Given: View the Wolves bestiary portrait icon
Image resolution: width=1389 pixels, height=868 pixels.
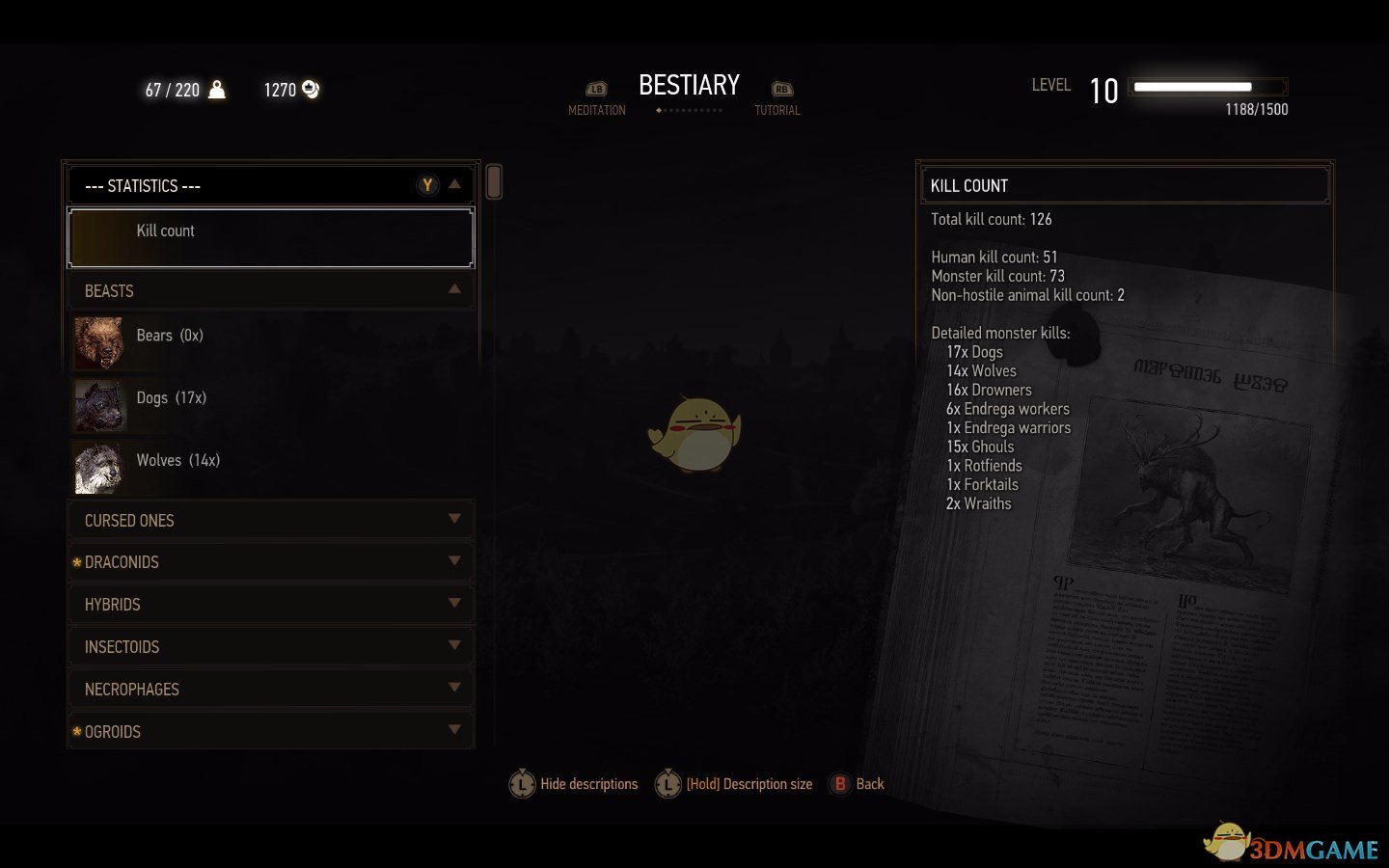Looking at the screenshot, I should pyautogui.click(x=99, y=468).
